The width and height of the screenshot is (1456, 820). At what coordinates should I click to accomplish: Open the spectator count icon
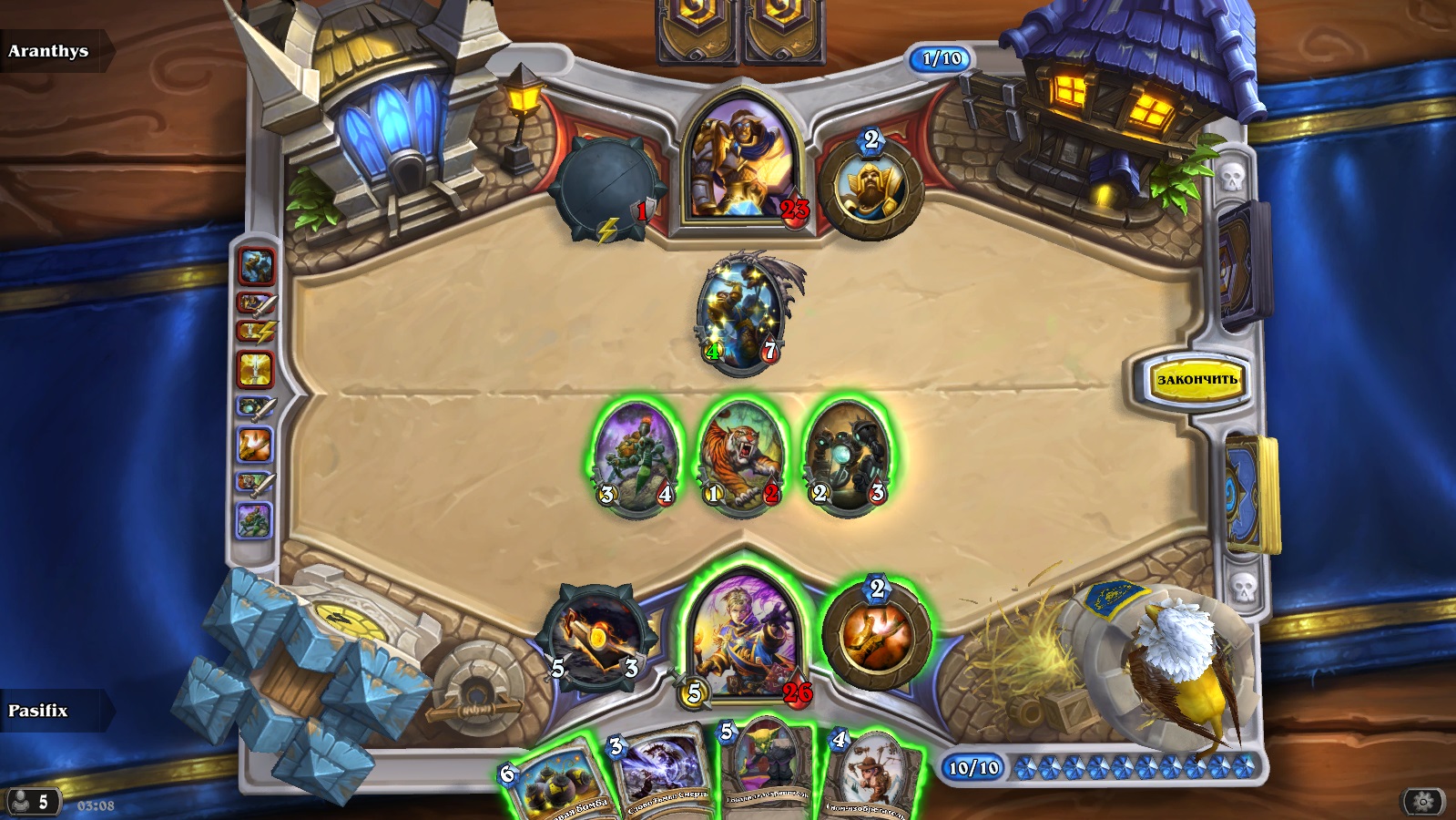tap(30, 802)
